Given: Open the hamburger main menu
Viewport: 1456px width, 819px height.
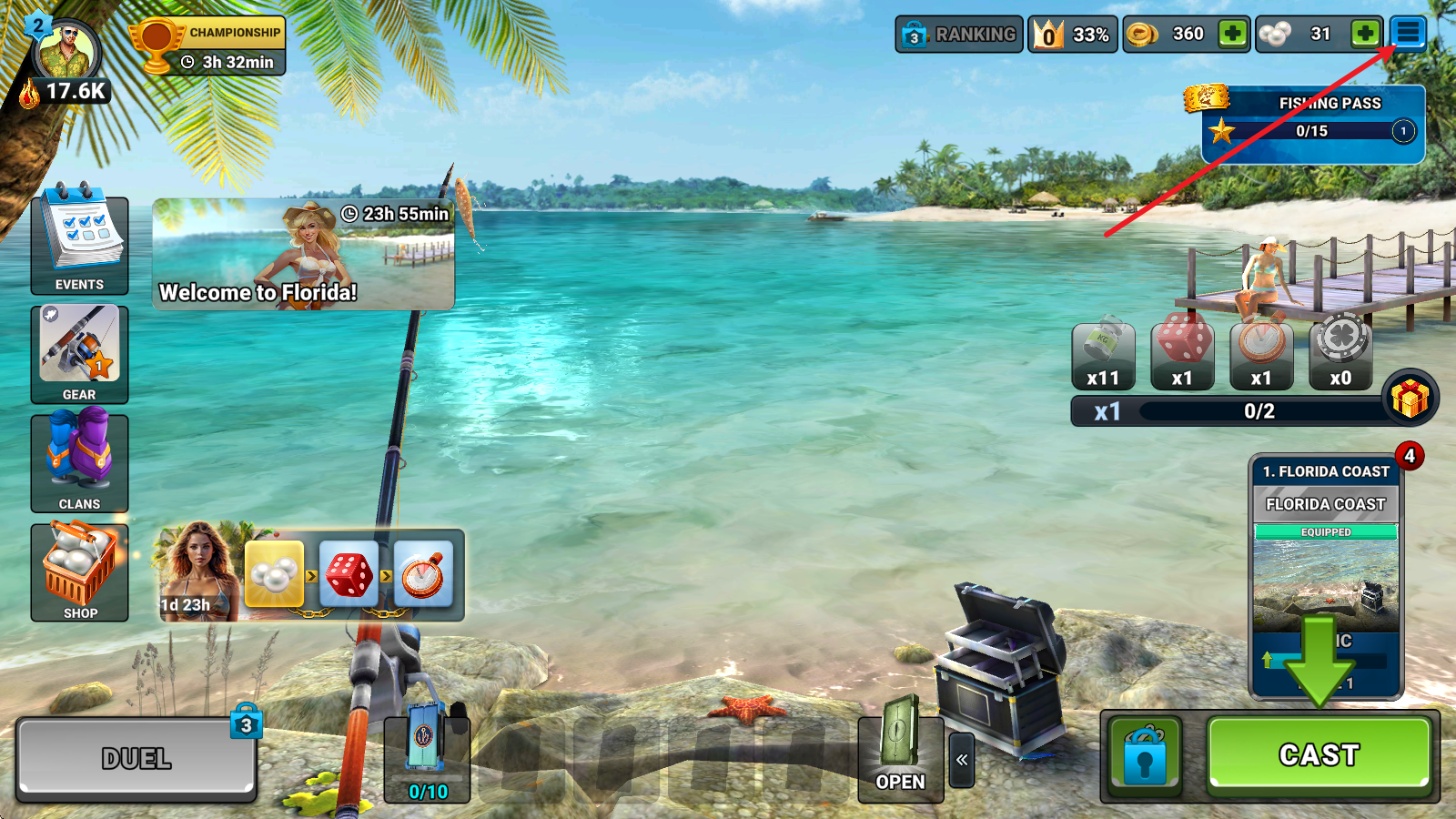Looking at the screenshot, I should 1407,34.
